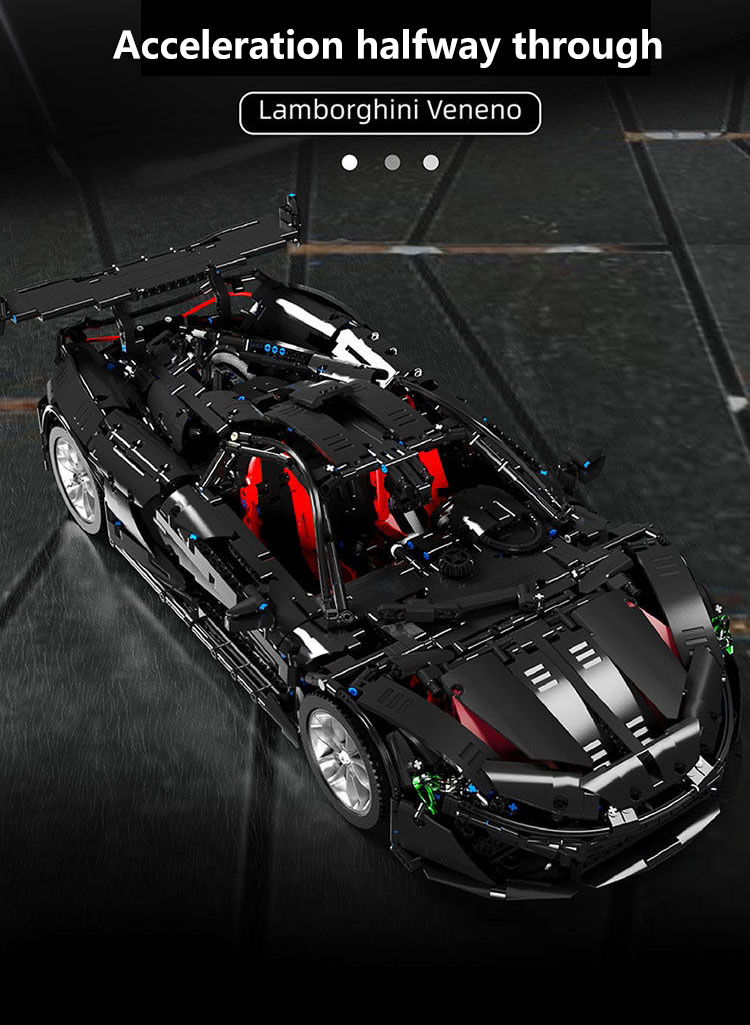Jump to the last carousel dot
750x1025 pixels.
coord(431,162)
